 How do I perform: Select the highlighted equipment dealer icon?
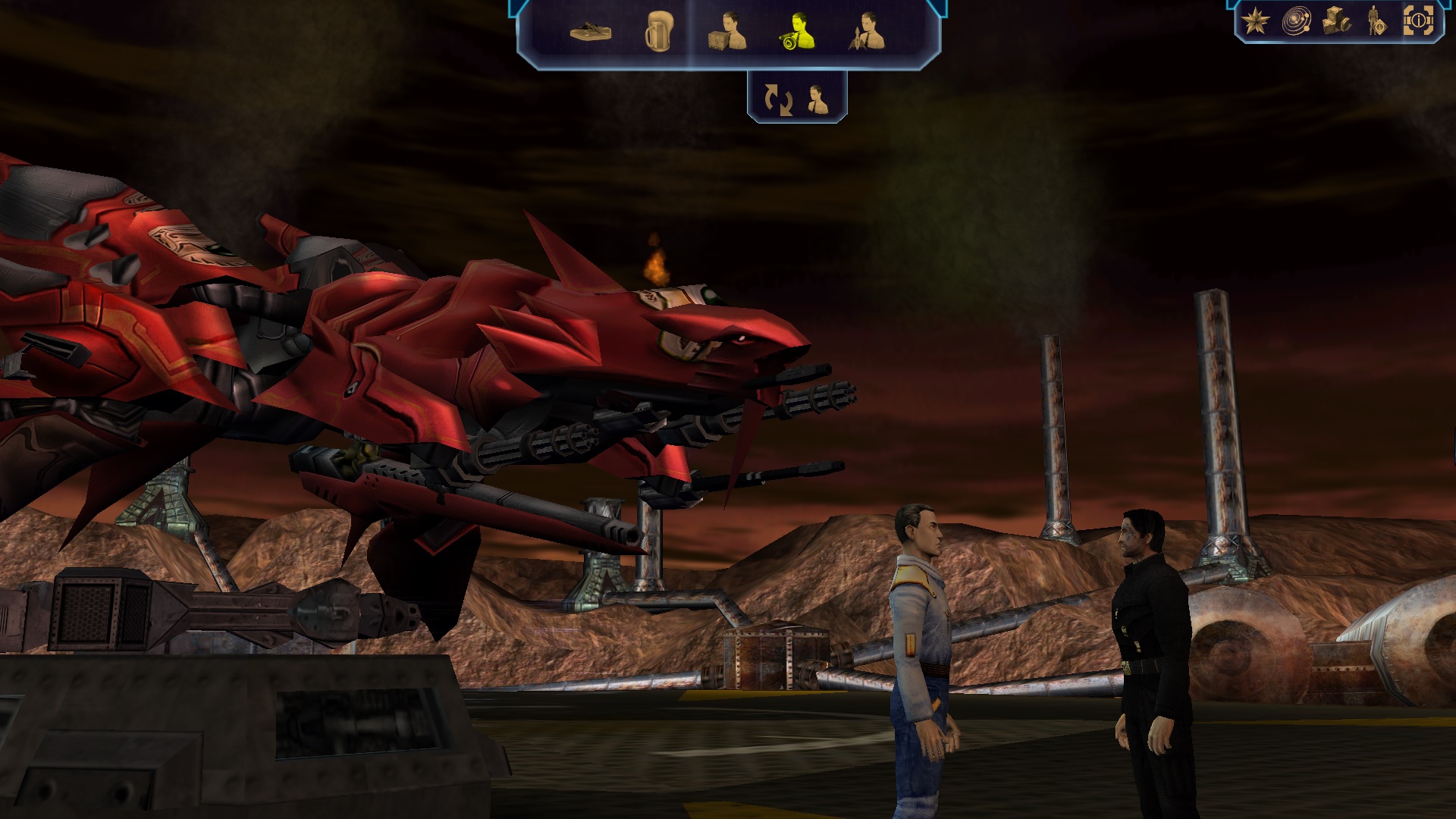coord(797,32)
